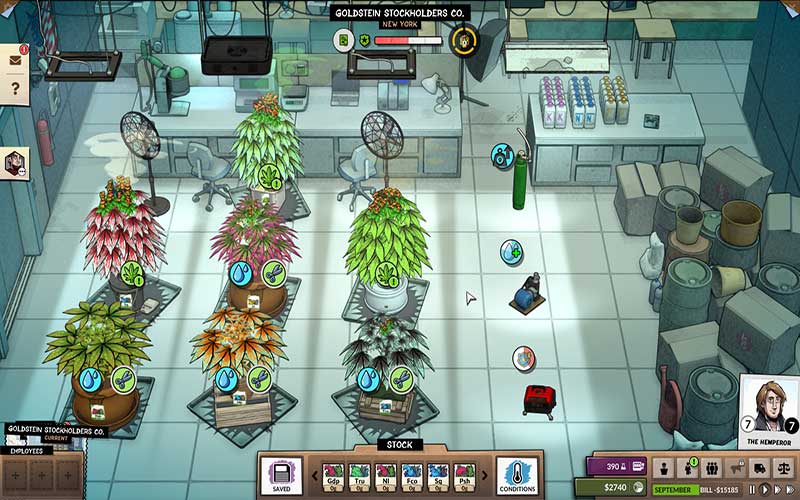The image size is (800, 500).
Task: Select the Sq strain in stock
Action: pyautogui.click(x=438, y=473)
